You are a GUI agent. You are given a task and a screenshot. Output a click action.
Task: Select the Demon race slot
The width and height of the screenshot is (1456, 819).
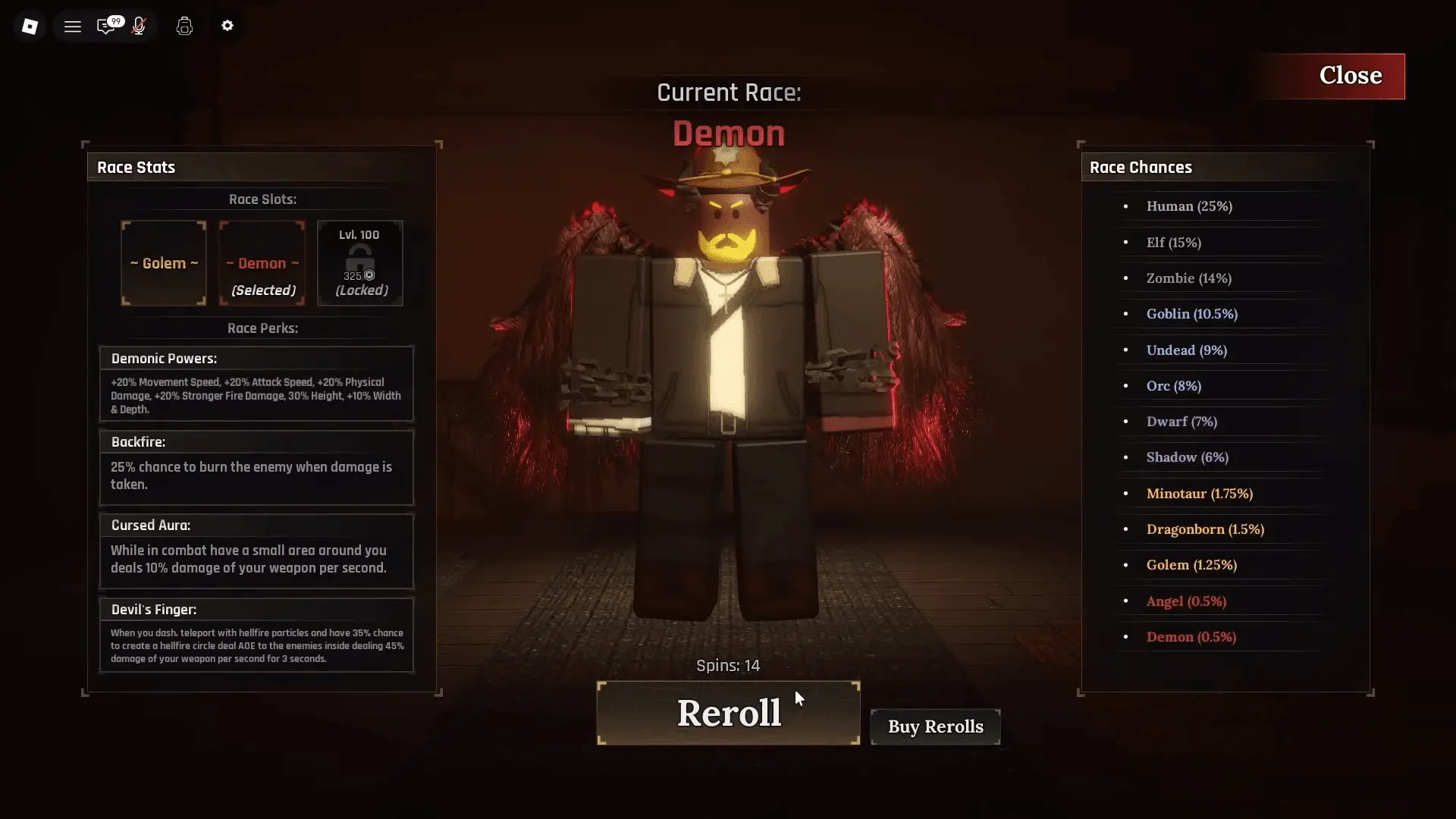[x=261, y=263]
